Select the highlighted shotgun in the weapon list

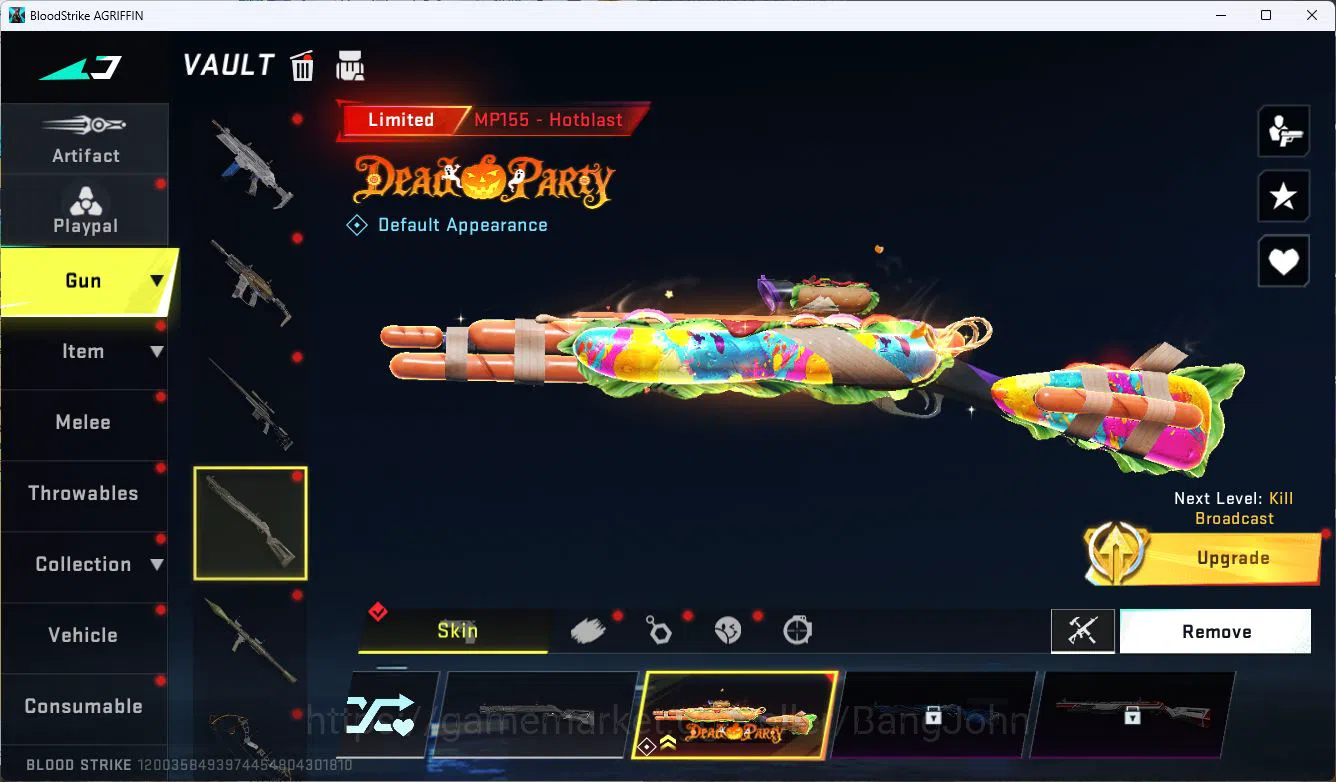[x=250, y=522]
